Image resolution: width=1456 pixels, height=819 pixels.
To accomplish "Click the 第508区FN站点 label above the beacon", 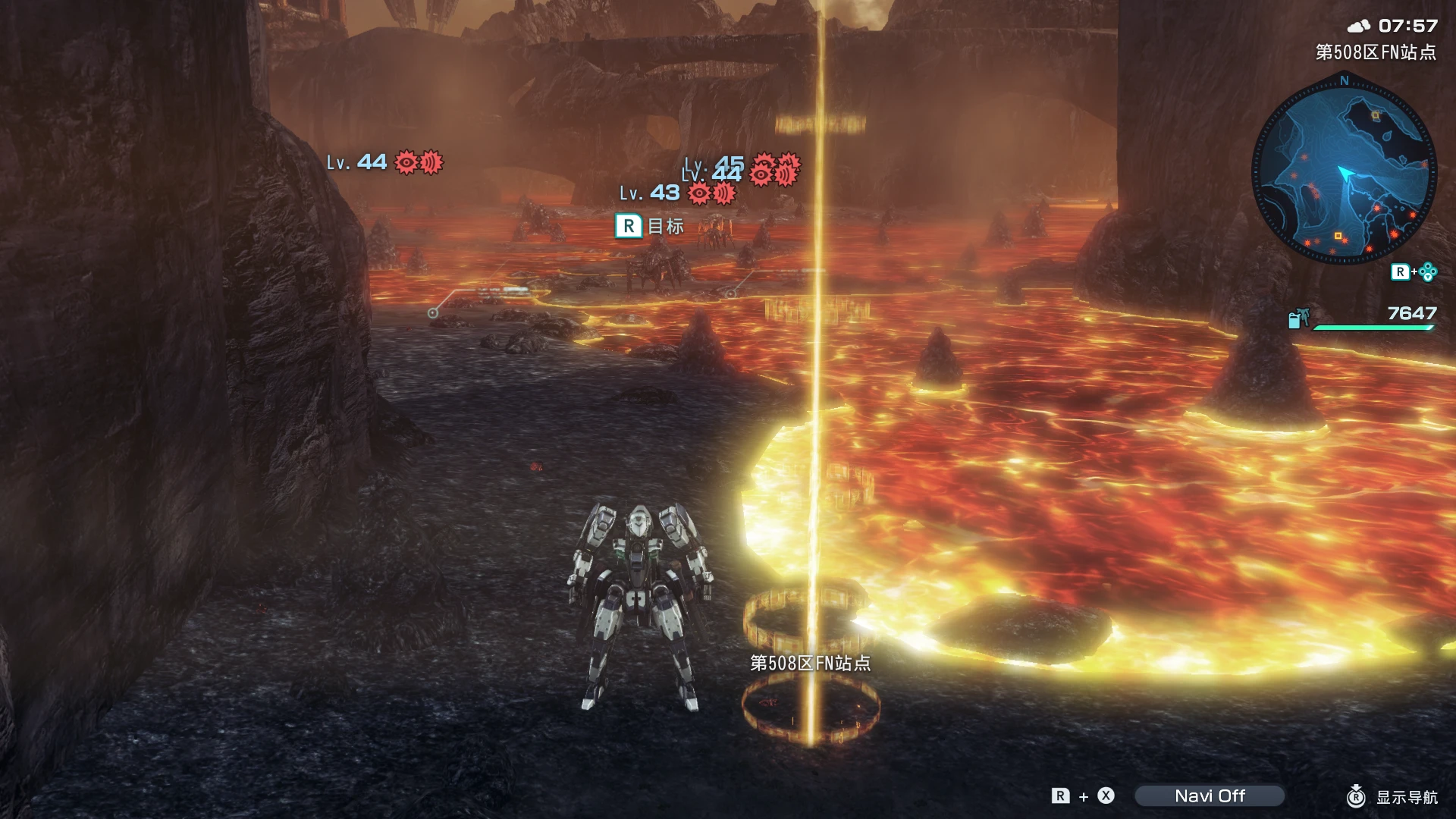I will pyautogui.click(x=810, y=662).
